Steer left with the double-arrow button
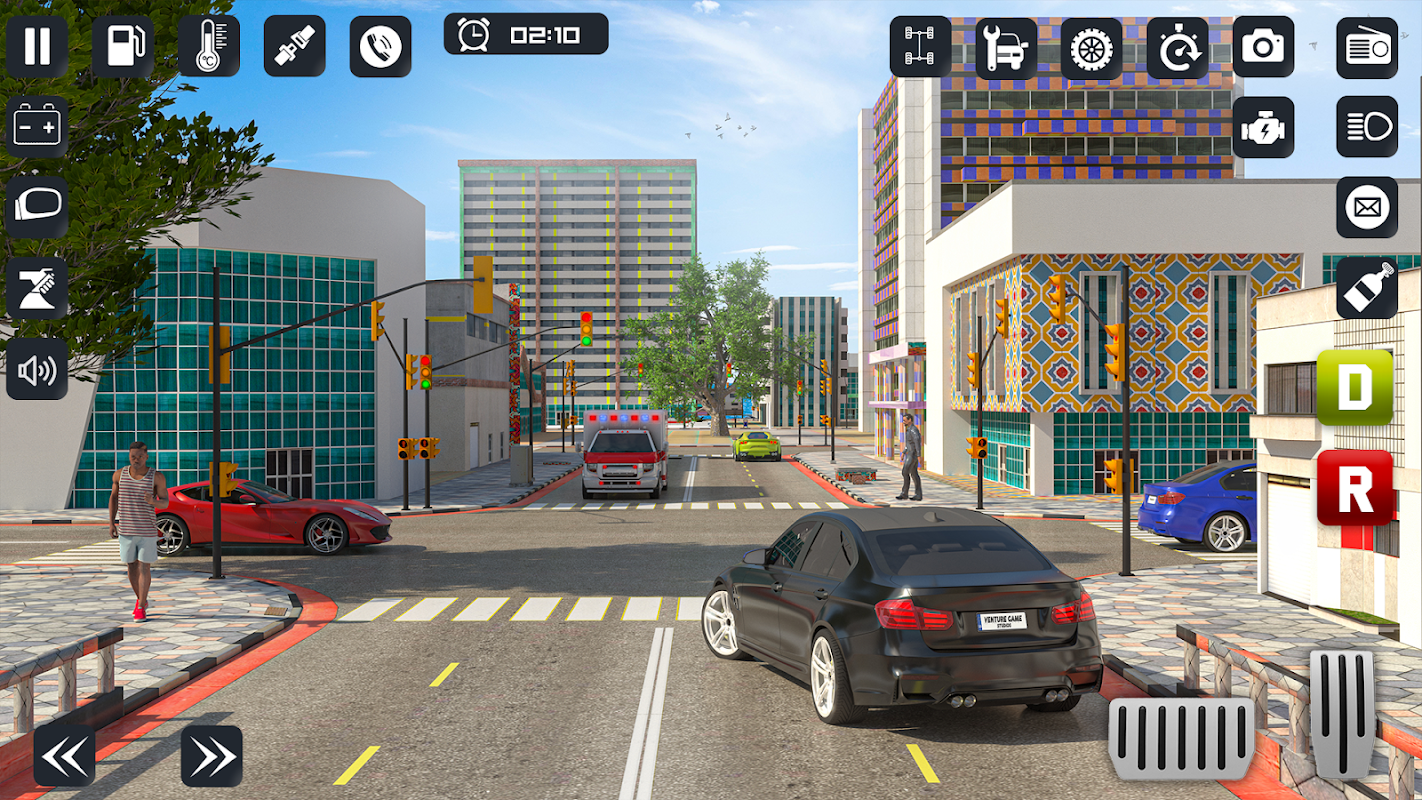1422x800 pixels. 64,756
